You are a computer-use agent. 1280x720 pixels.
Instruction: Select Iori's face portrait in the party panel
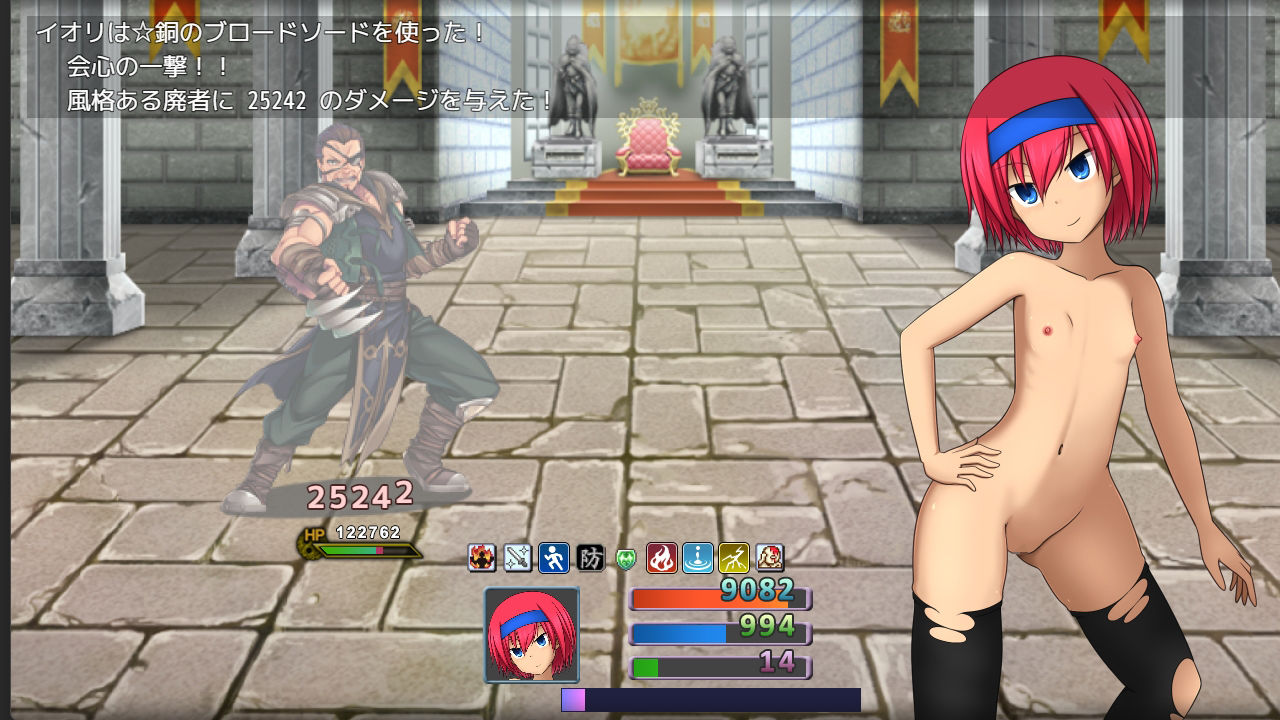point(532,634)
